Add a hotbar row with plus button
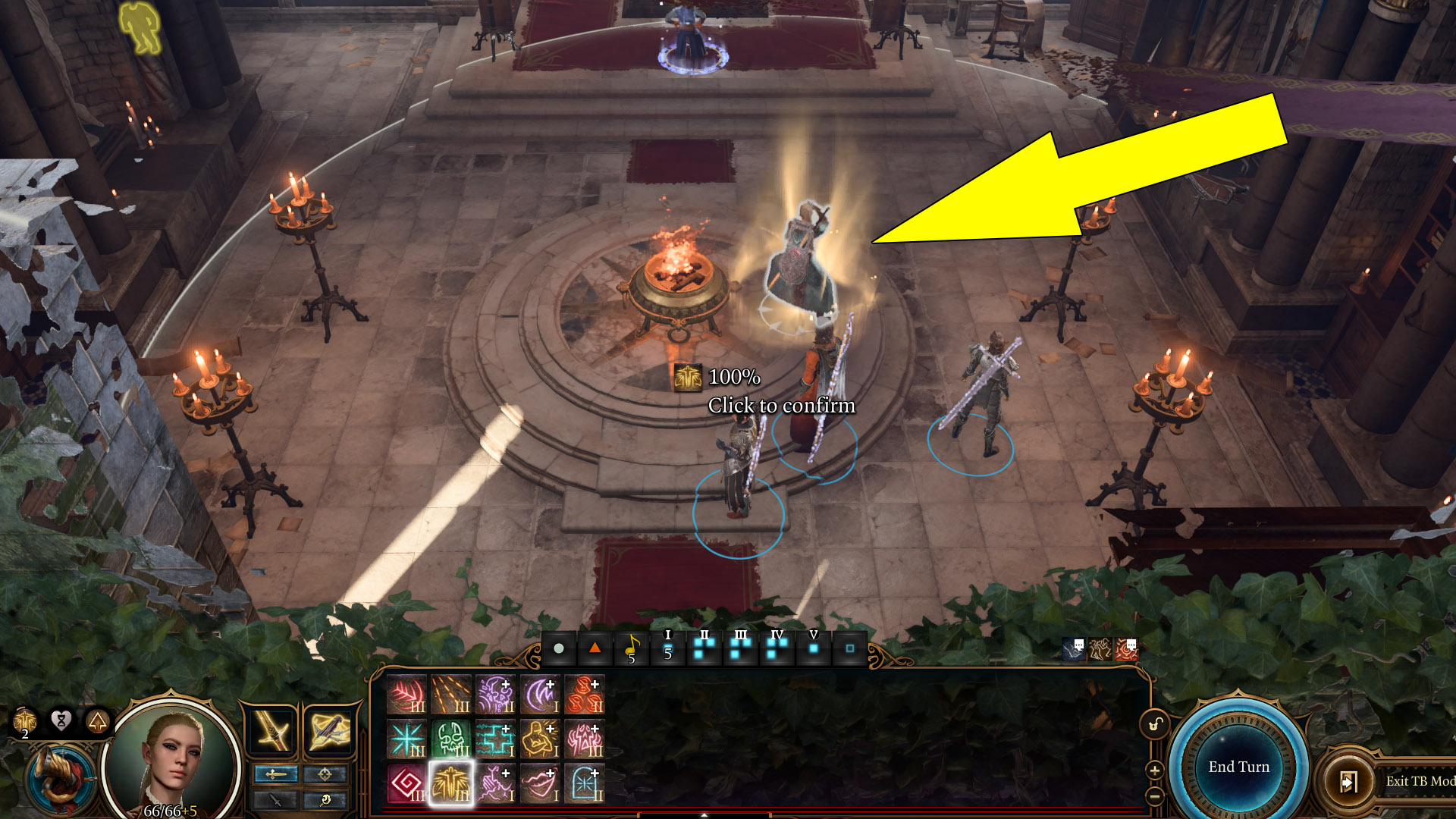Viewport: 1456px width, 819px height. [x=1154, y=770]
